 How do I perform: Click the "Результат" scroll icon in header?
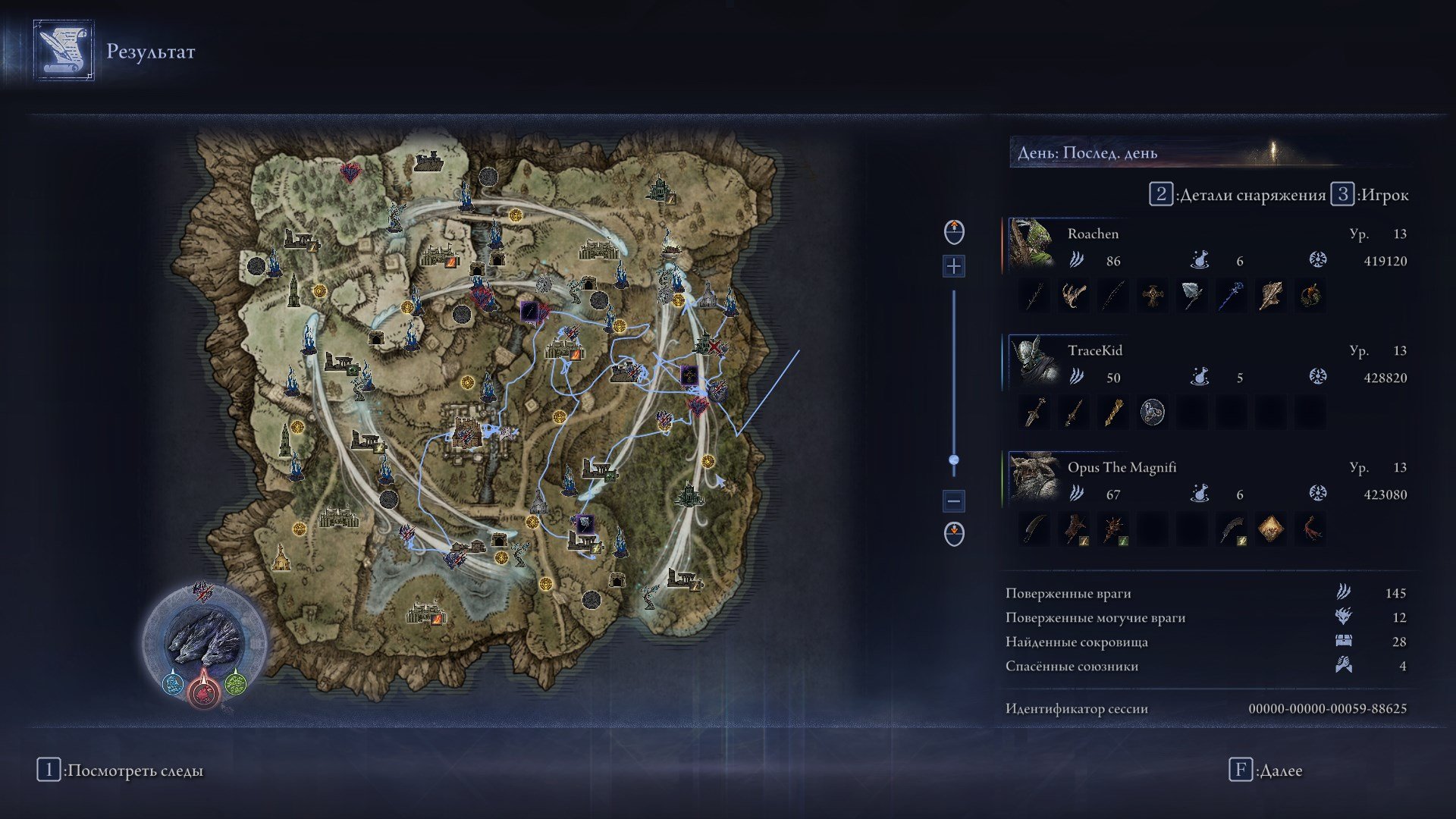coord(63,51)
